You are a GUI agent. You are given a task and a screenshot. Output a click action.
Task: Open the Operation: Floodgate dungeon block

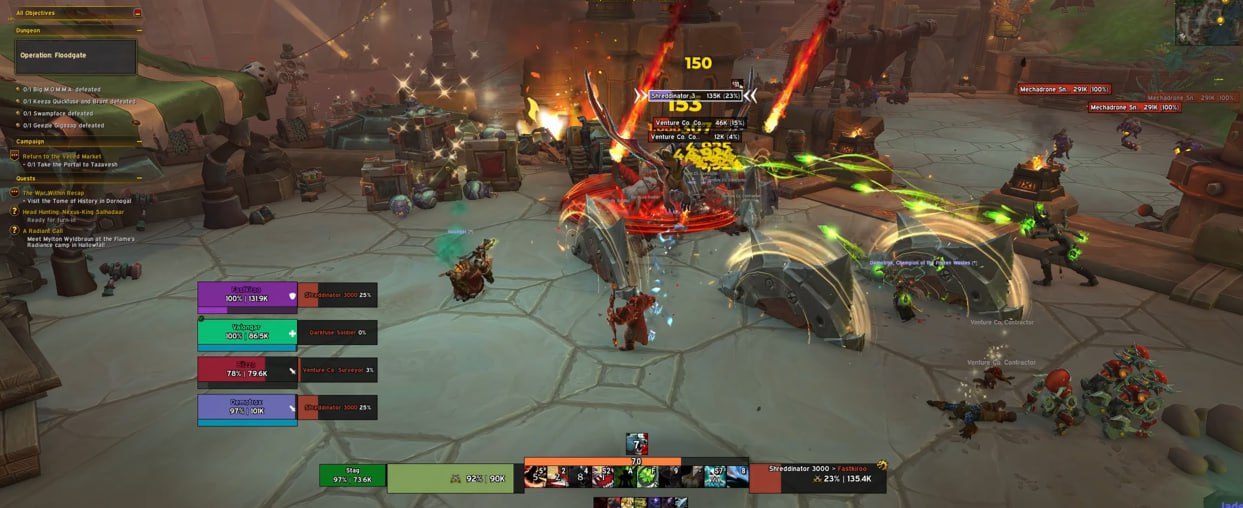click(76, 56)
